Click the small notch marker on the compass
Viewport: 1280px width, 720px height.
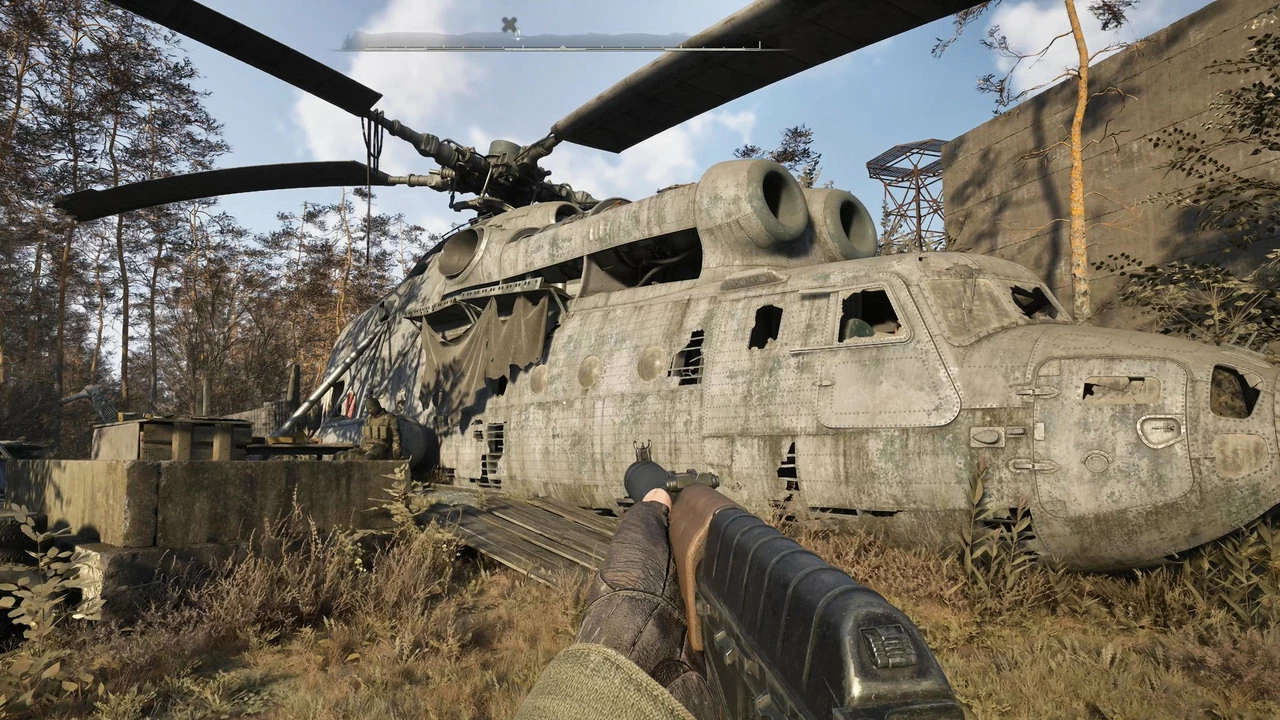coord(565,45)
